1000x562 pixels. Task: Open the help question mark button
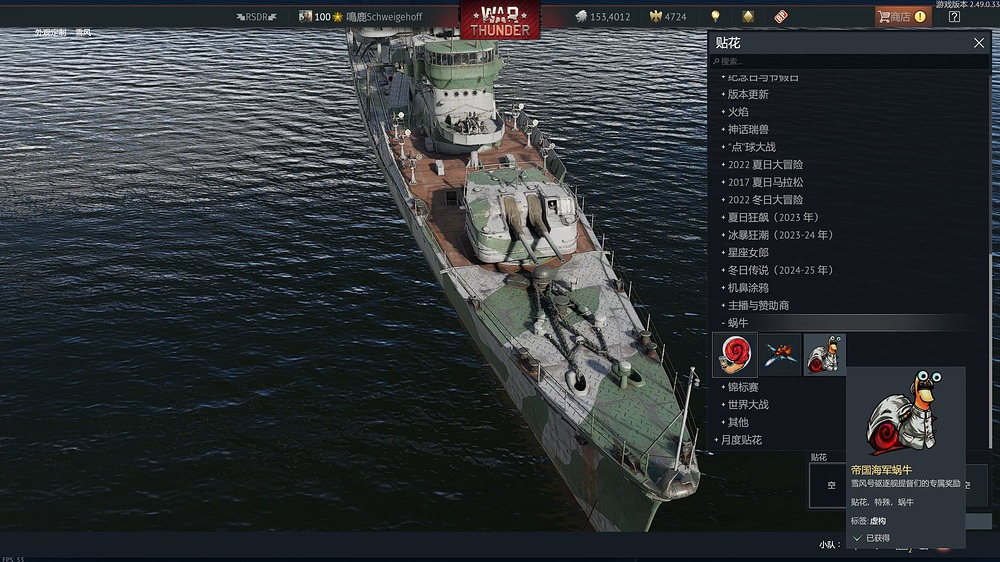point(954,16)
